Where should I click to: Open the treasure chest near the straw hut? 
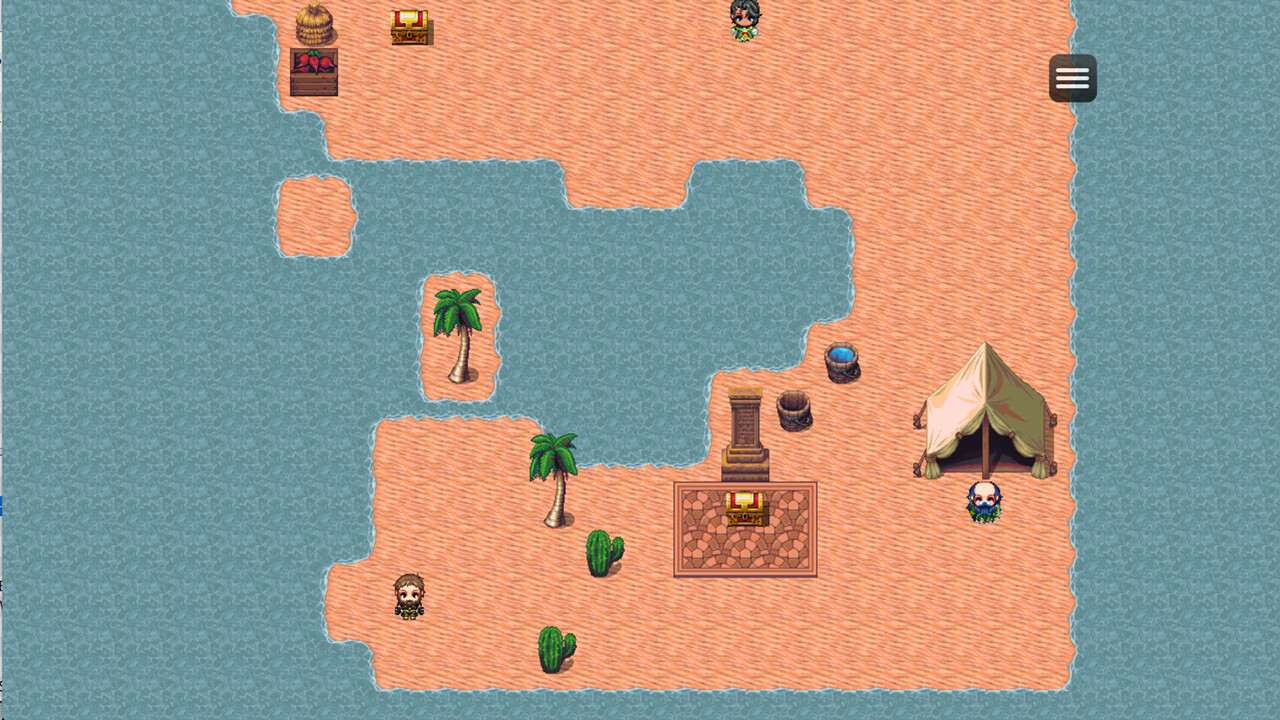[x=410, y=27]
